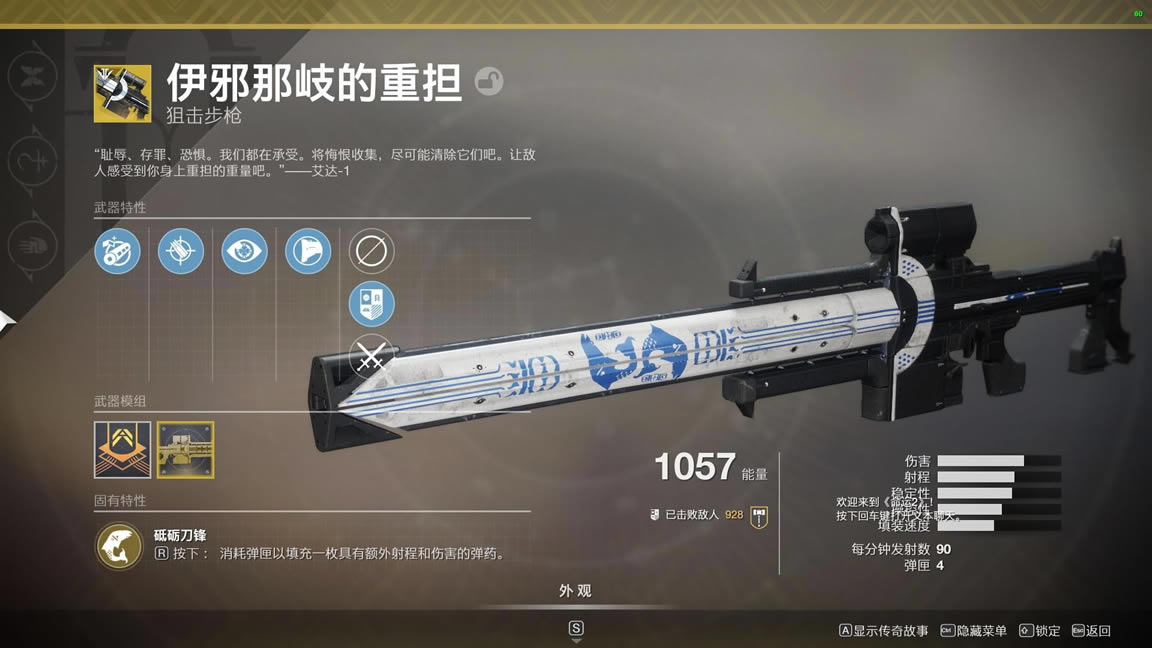The height and width of the screenshot is (648, 1152).
Task: Choose the crossed swords tracker
Action: coord(371,357)
